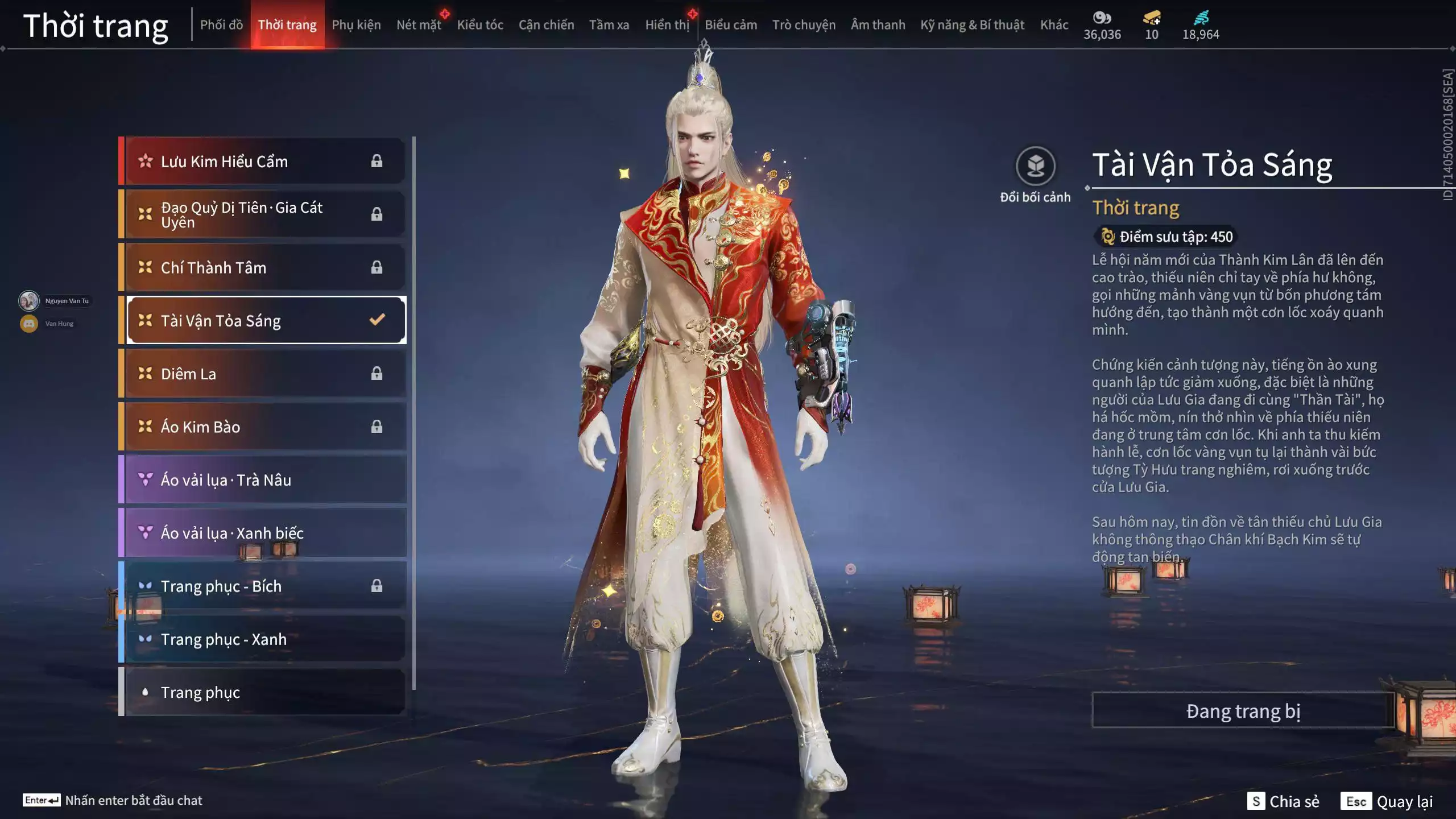
Task: Switch to the Biểu cảm tab
Action: click(731, 25)
